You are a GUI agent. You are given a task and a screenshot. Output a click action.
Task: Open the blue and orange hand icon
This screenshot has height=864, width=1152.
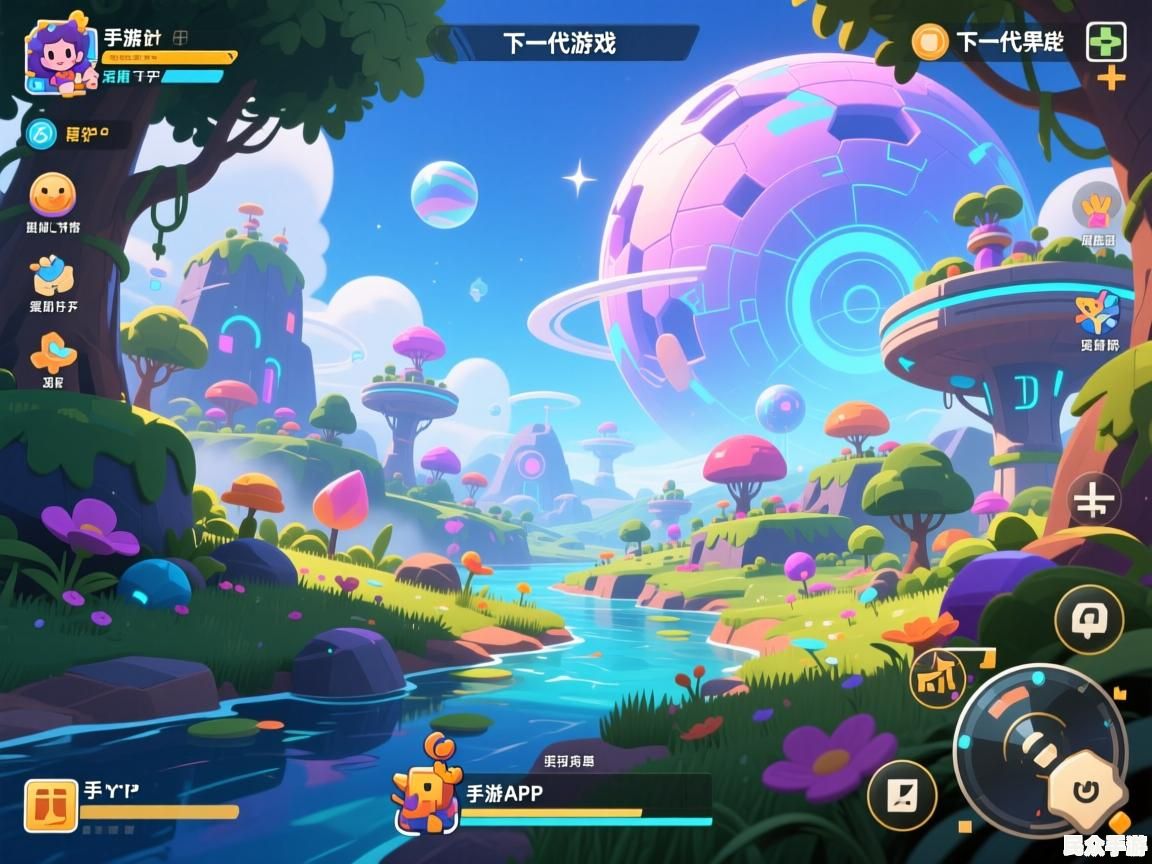52,273
